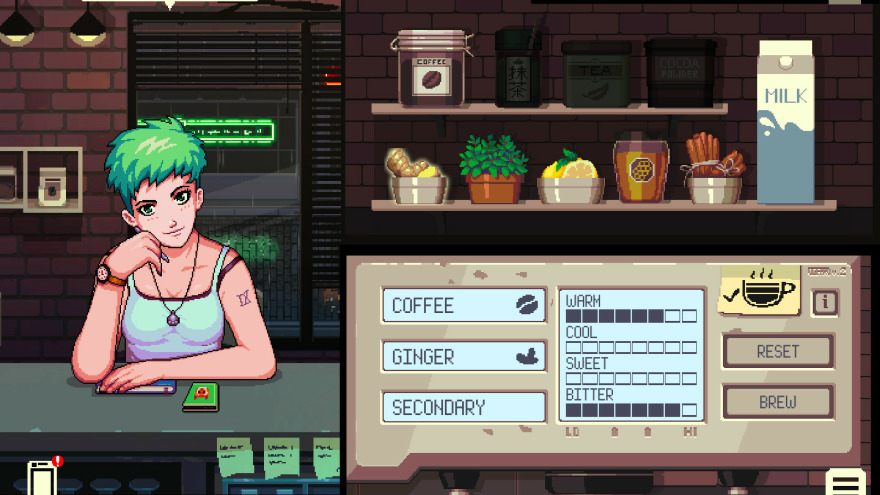This screenshot has height=495, width=880.
Task: Pick the ginger bowl on the shelf
Action: pos(417,176)
